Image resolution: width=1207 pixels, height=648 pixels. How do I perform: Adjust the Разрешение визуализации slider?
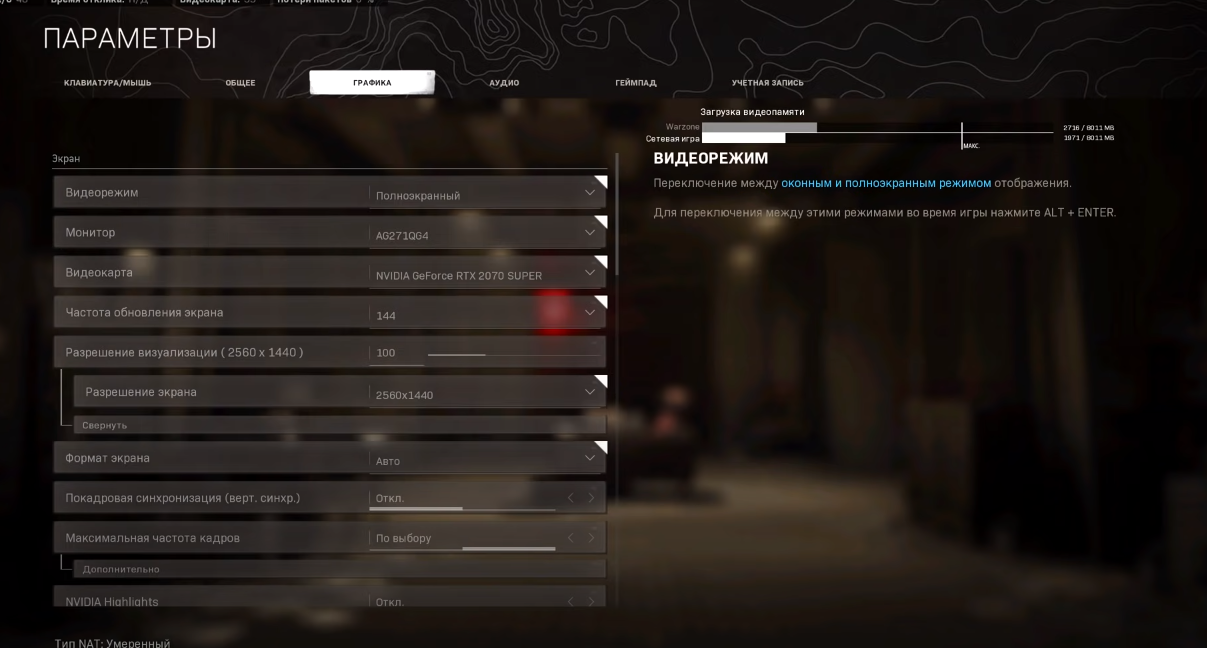[486, 354]
